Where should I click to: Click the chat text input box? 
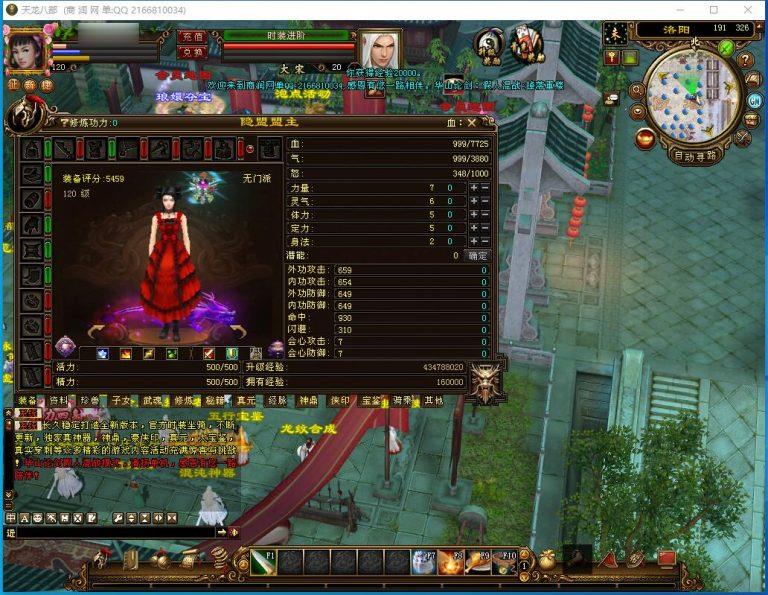tap(110, 533)
